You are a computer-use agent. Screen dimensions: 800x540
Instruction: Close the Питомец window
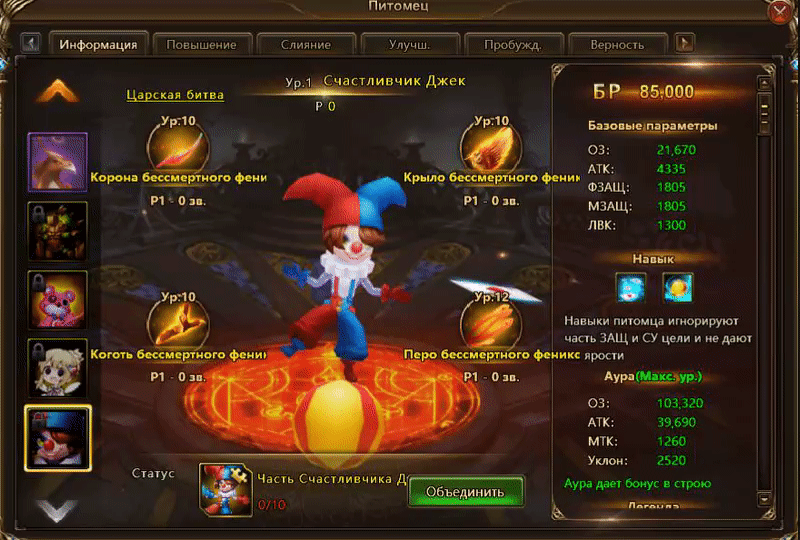[x=779, y=14]
